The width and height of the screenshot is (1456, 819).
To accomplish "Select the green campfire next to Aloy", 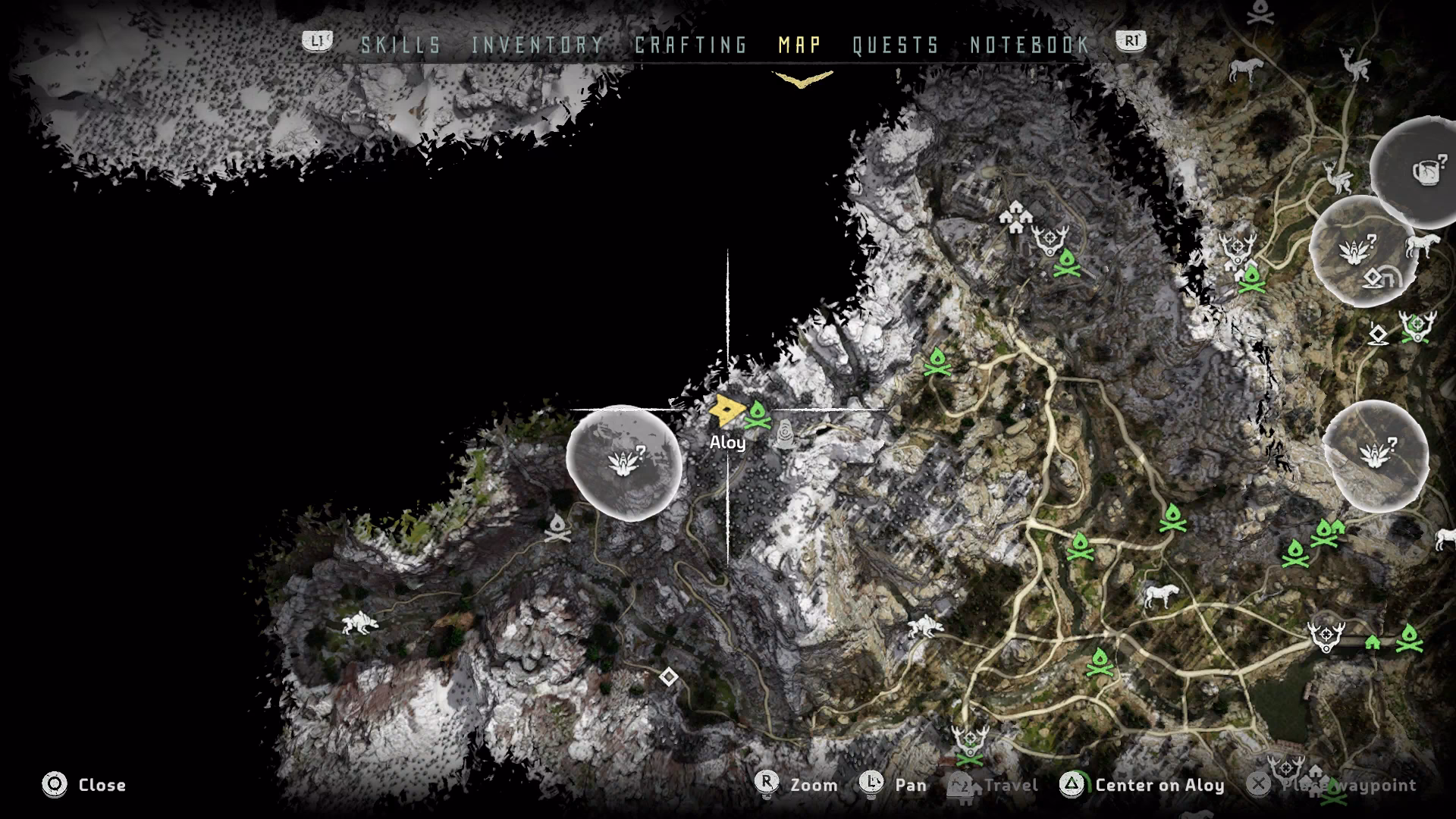I will [x=758, y=413].
